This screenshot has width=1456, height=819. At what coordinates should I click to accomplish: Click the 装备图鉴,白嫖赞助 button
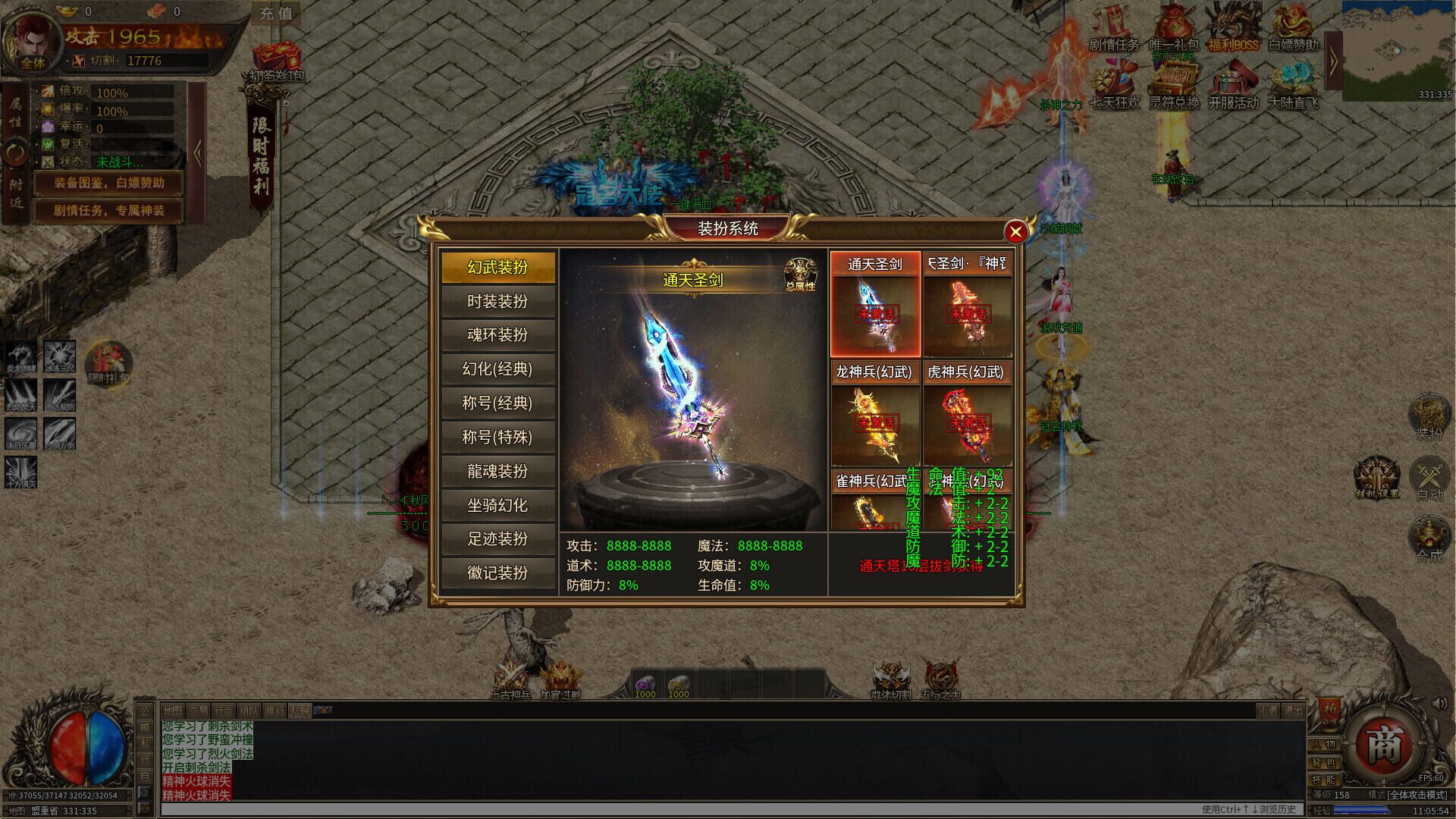pos(108,183)
